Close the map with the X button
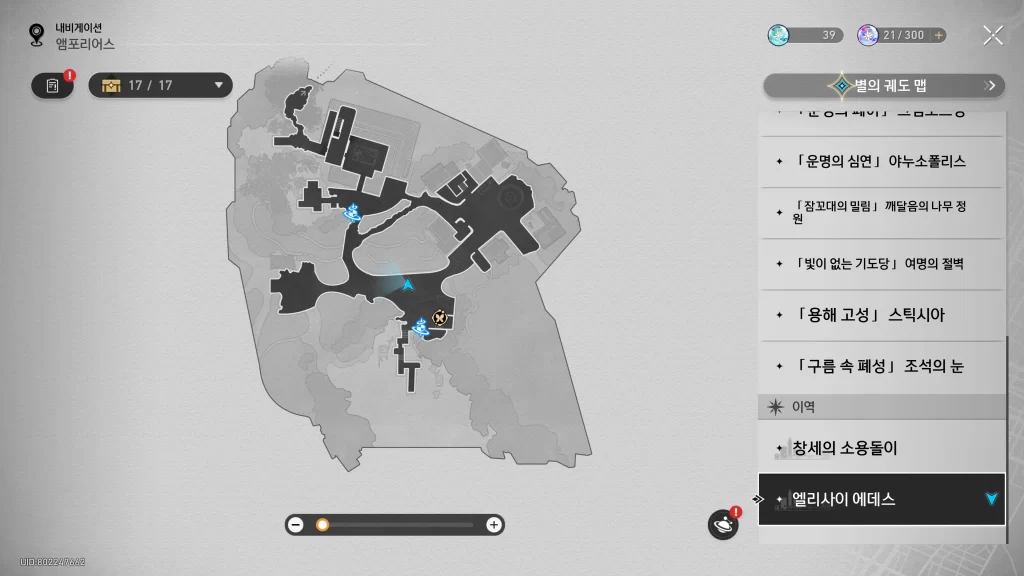Screen dimensions: 1024x576 [x=992, y=36]
